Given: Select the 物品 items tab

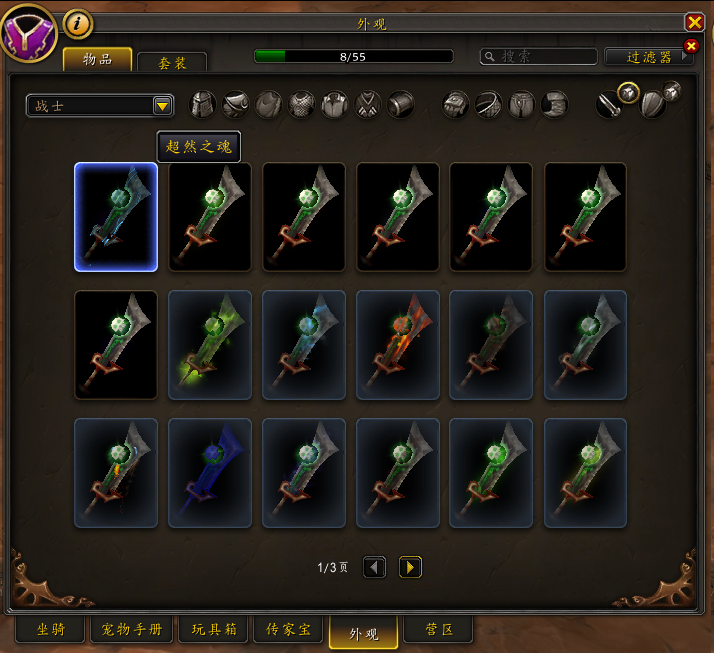Looking at the screenshot, I should (x=98, y=59).
